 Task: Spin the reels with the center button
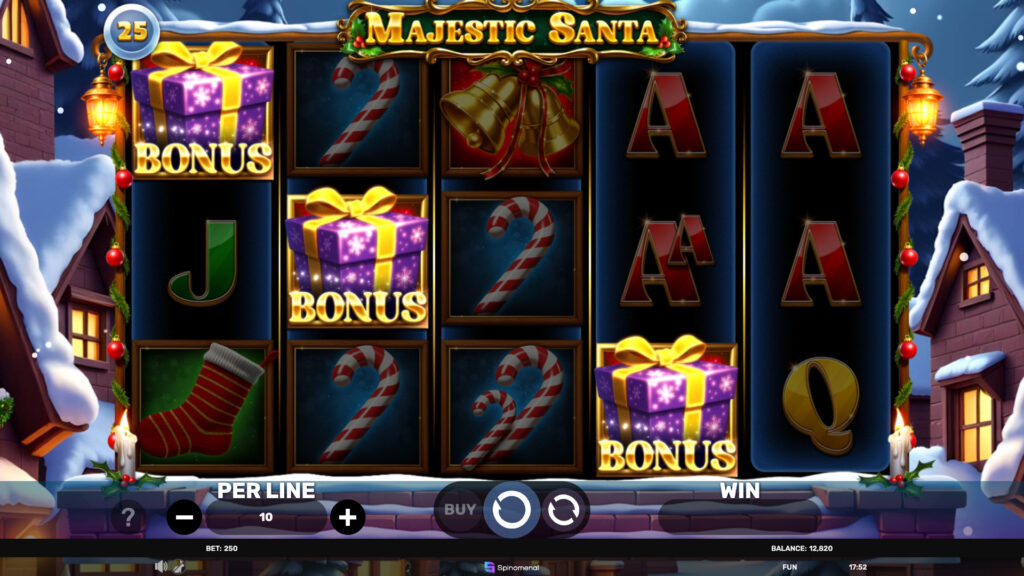[x=511, y=510]
